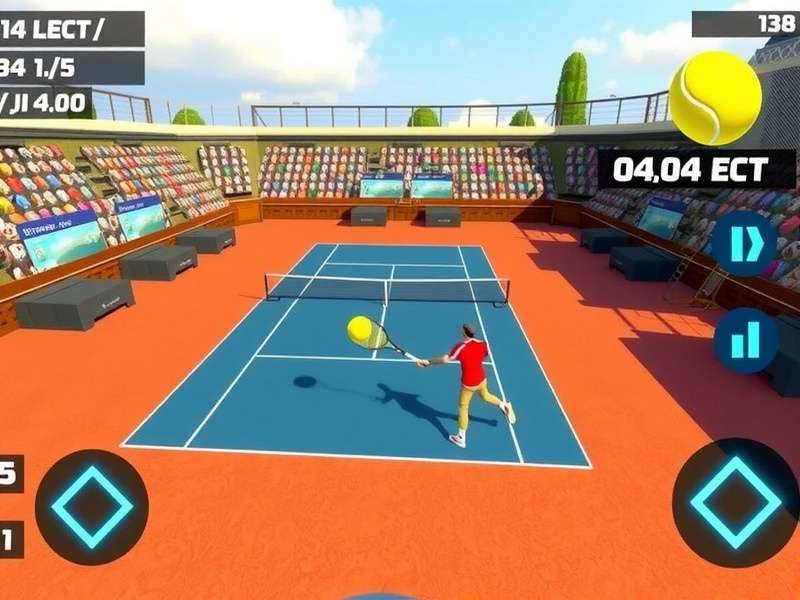Tap the left diamond movement control
The height and width of the screenshot is (600, 800).
[x=91, y=507]
